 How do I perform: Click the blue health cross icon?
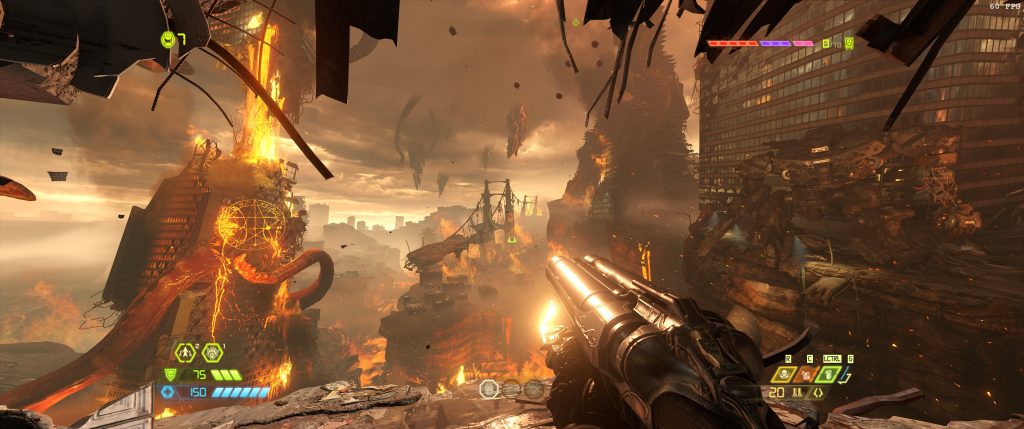(169, 392)
